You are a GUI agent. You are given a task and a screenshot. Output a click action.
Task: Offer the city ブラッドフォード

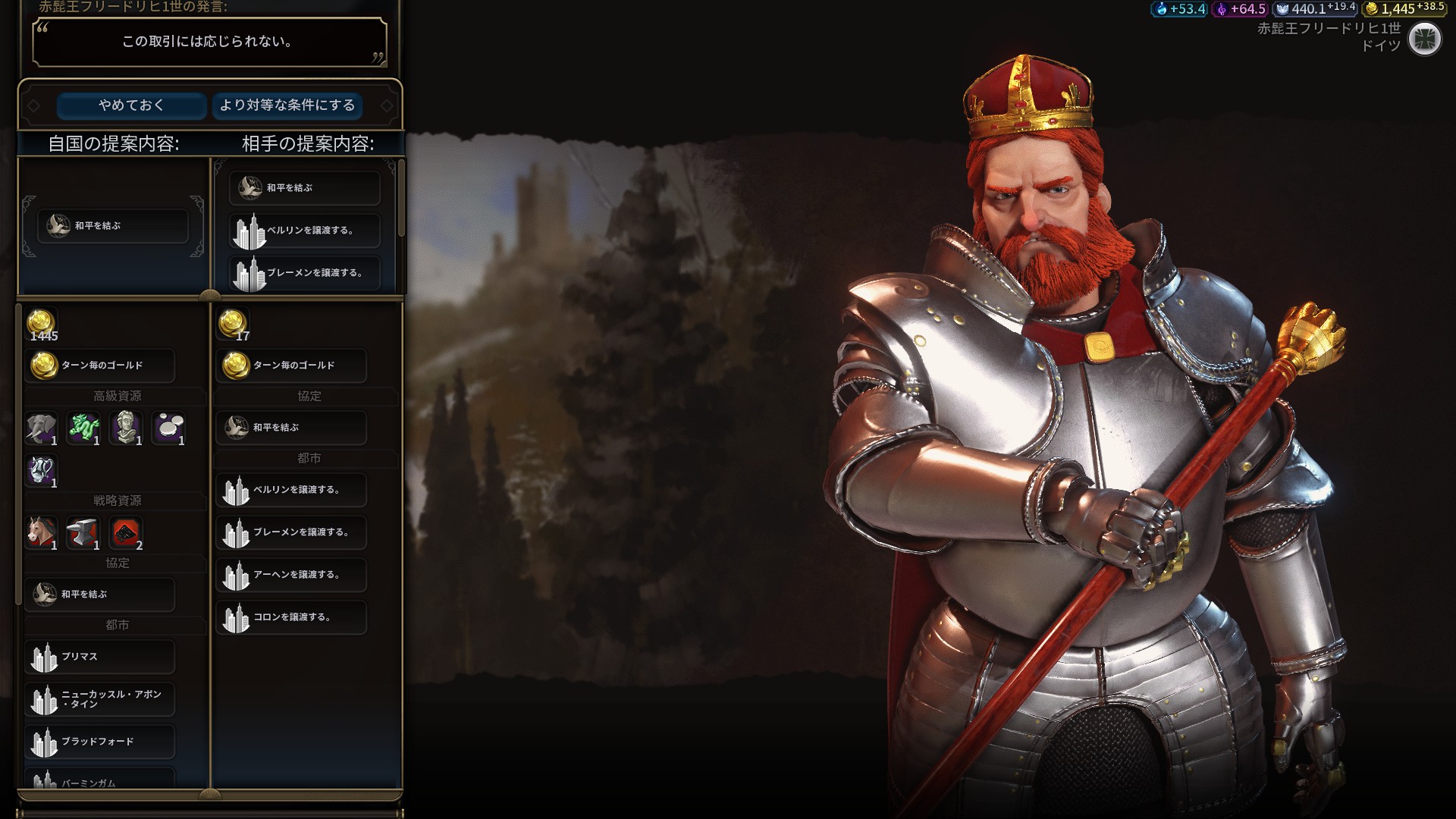99,742
